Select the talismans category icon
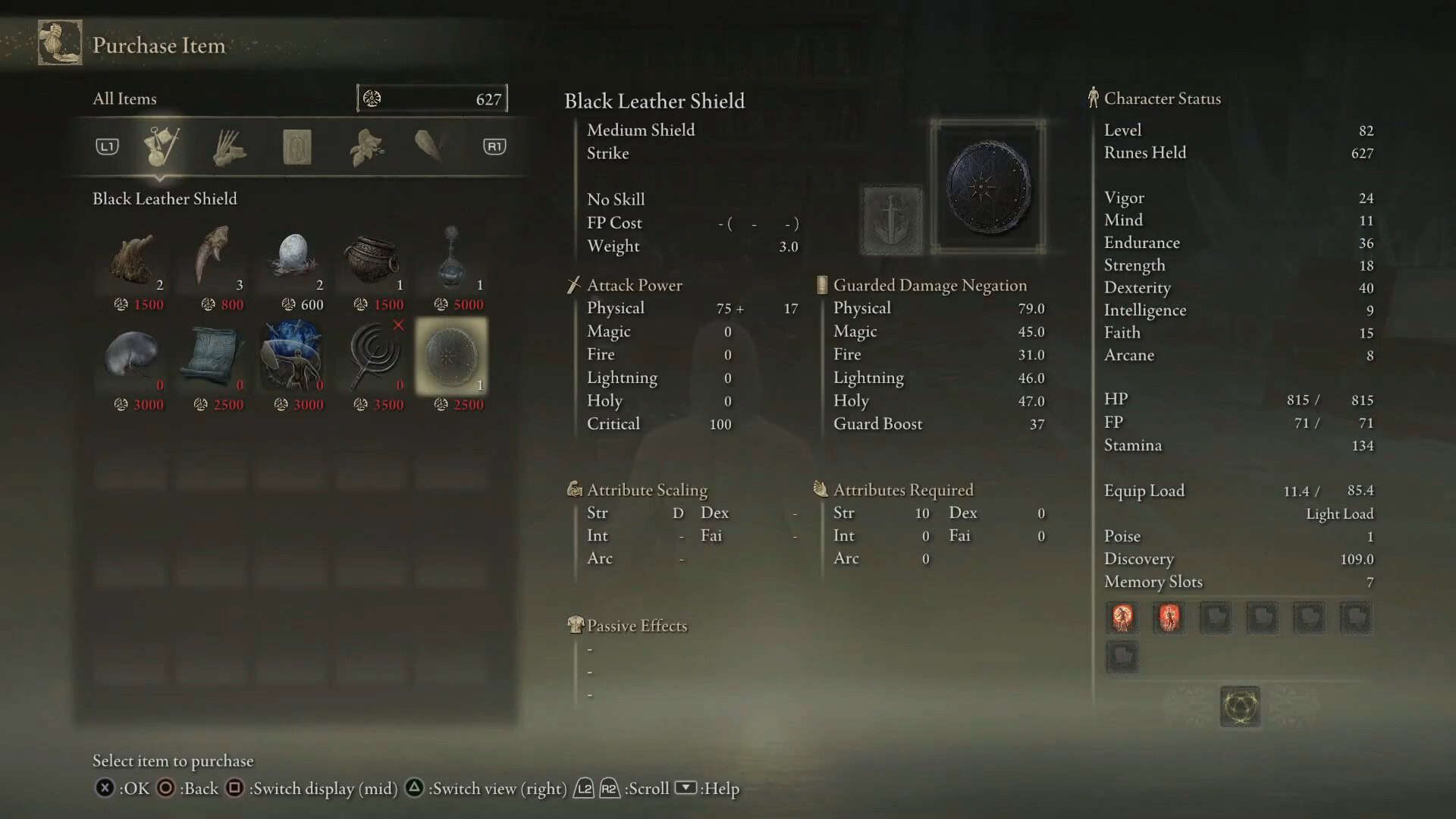1456x819 pixels. coord(297,146)
